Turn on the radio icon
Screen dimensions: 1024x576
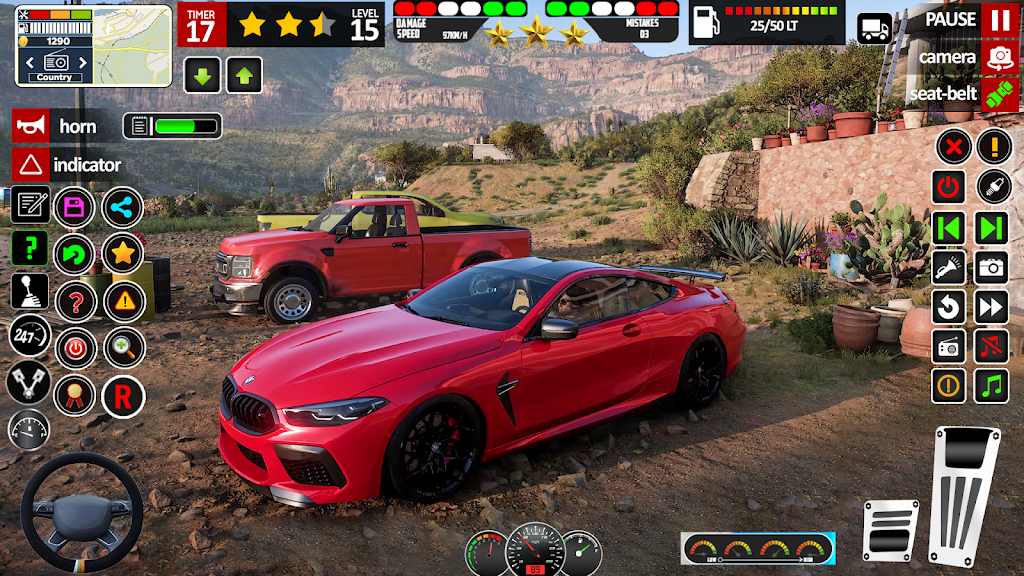948,346
